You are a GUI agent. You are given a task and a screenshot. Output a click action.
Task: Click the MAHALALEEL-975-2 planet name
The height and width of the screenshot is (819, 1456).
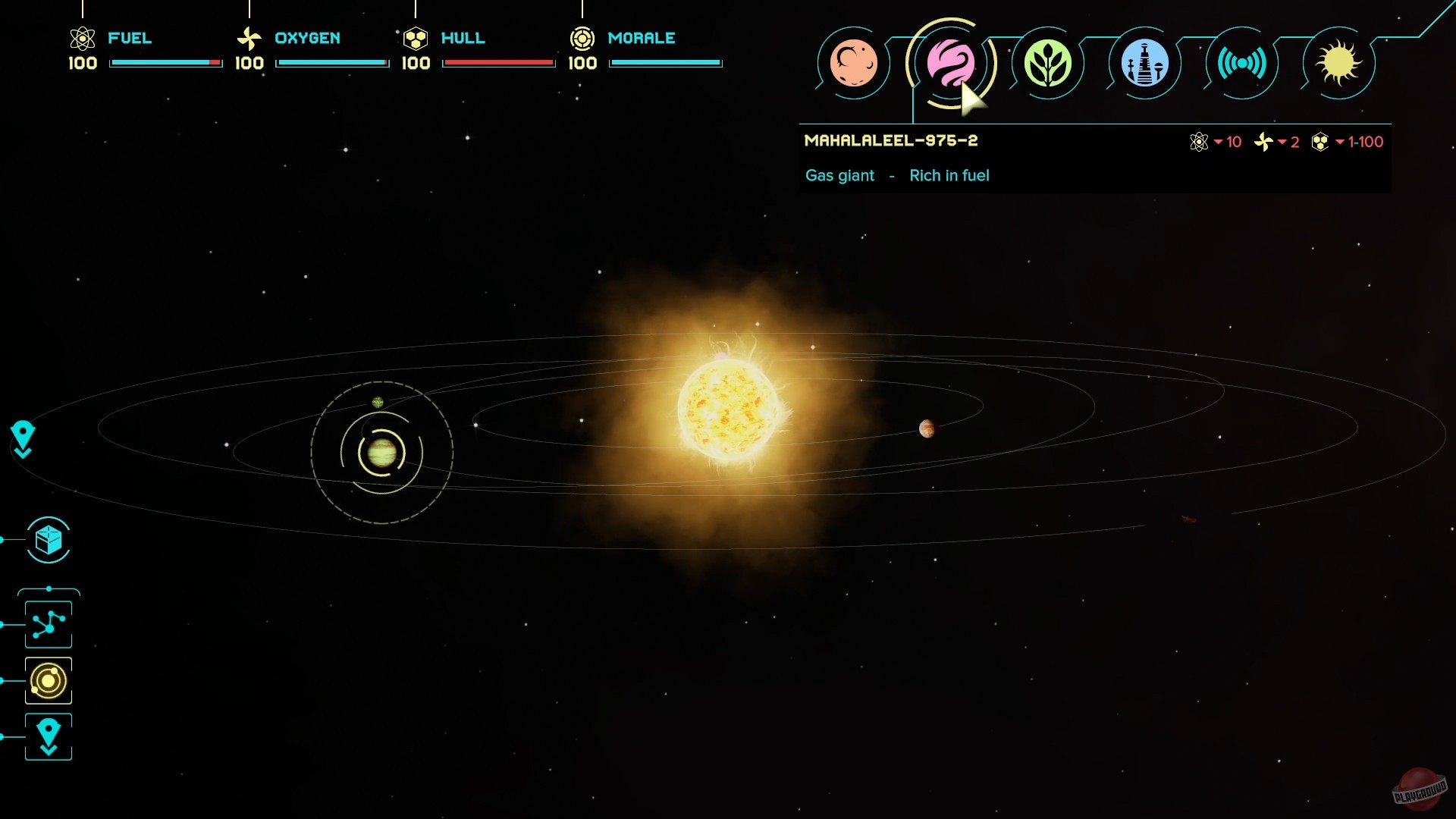892,140
